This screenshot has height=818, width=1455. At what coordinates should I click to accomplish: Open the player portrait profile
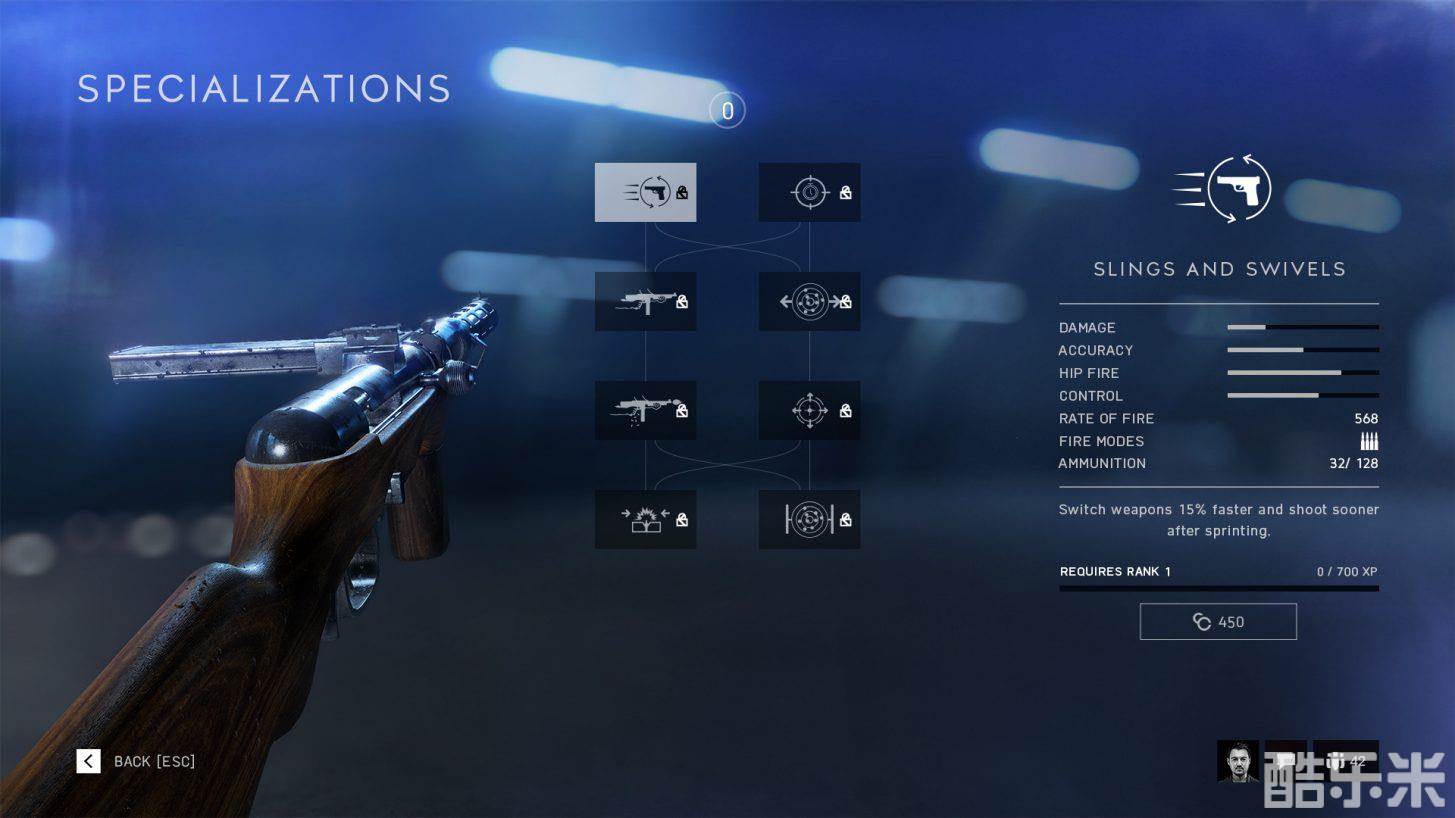(x=1237, y=761)
